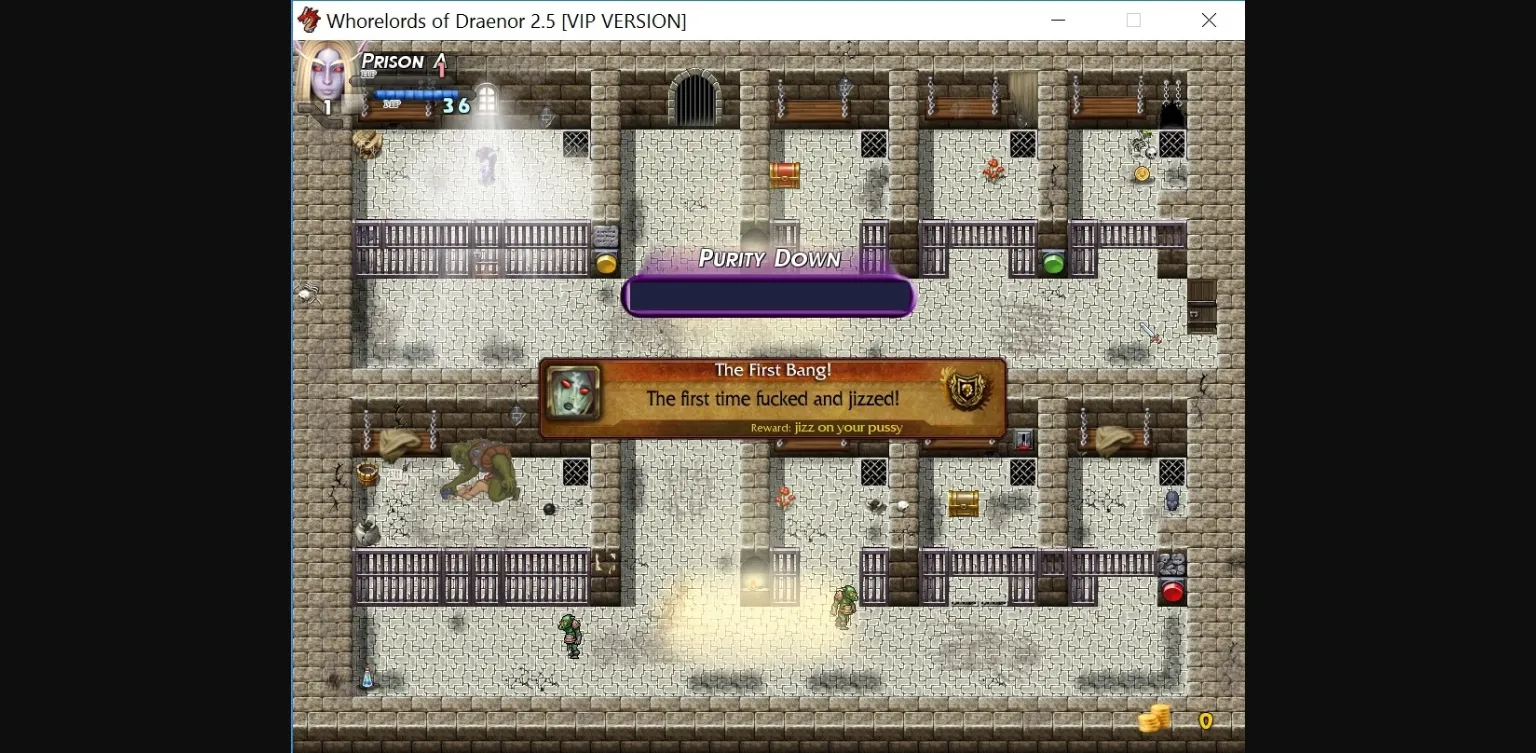Open the orange chest in top center cell
1536x753 pixels.
785,176
